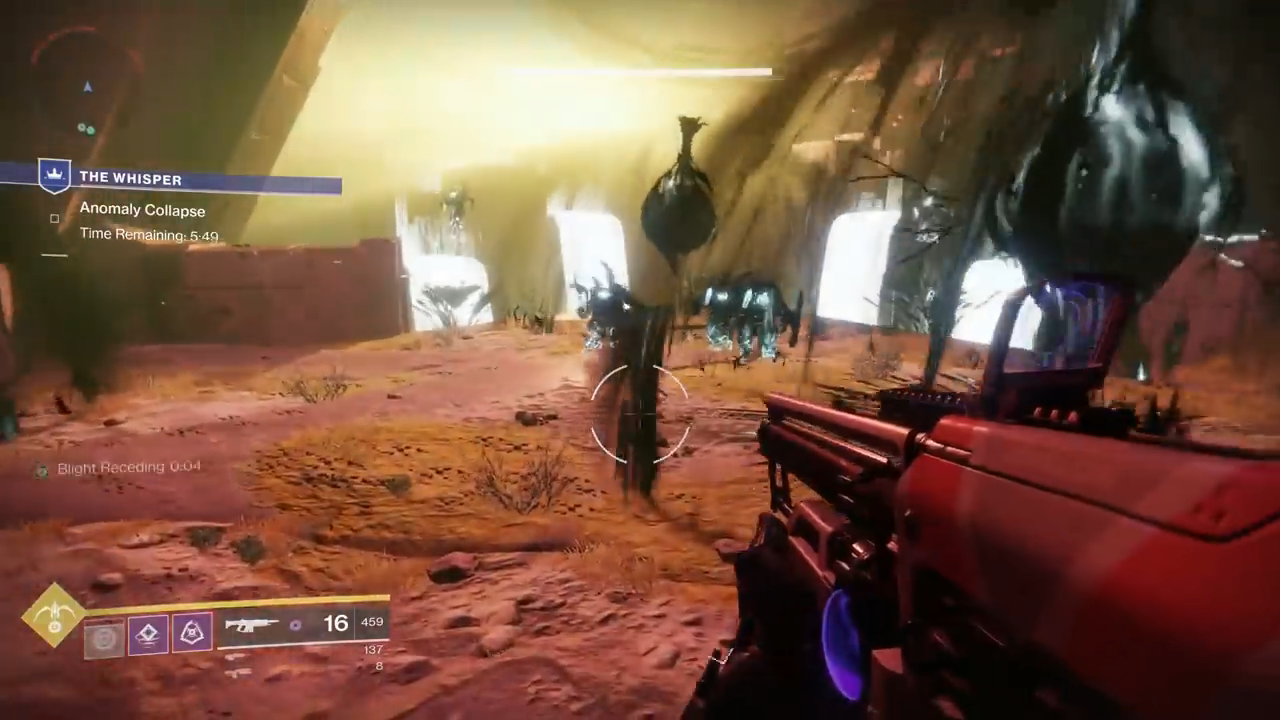Open The Whisper quest banner
This screenshot has width=1280, height=720.
[190, 179]
